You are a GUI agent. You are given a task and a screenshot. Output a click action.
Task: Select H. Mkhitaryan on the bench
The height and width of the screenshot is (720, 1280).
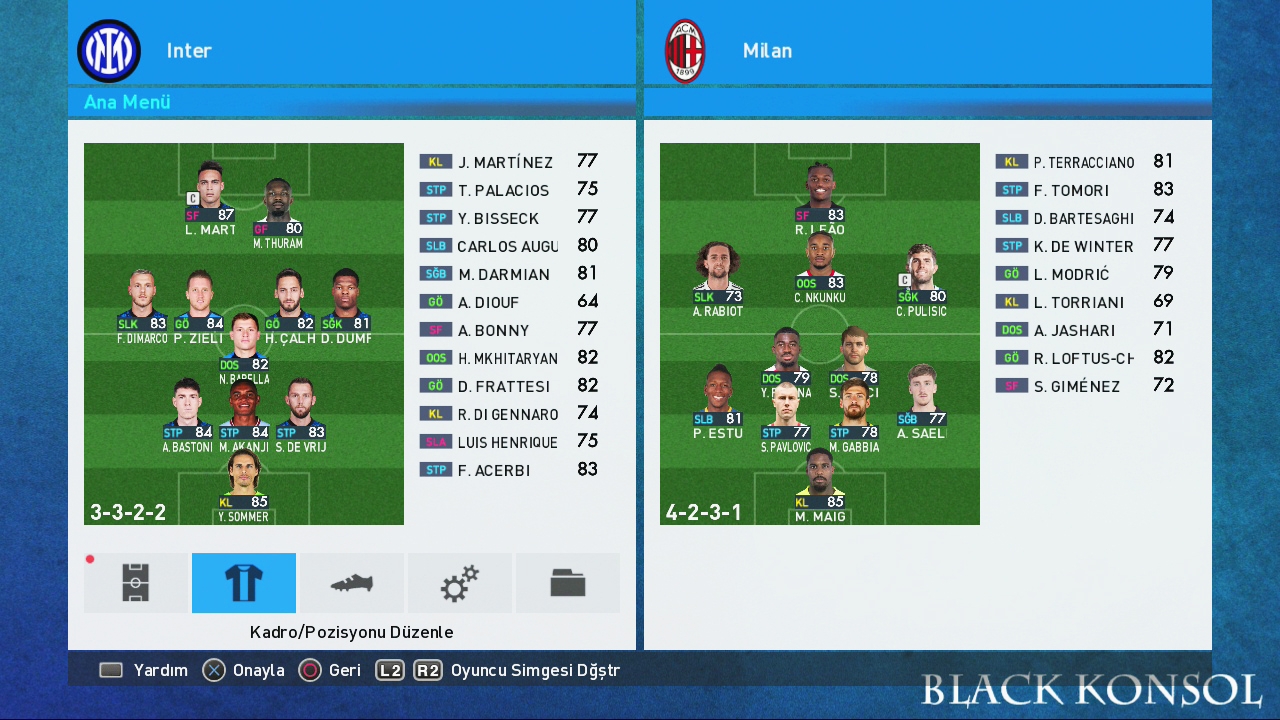coord(508,358)
